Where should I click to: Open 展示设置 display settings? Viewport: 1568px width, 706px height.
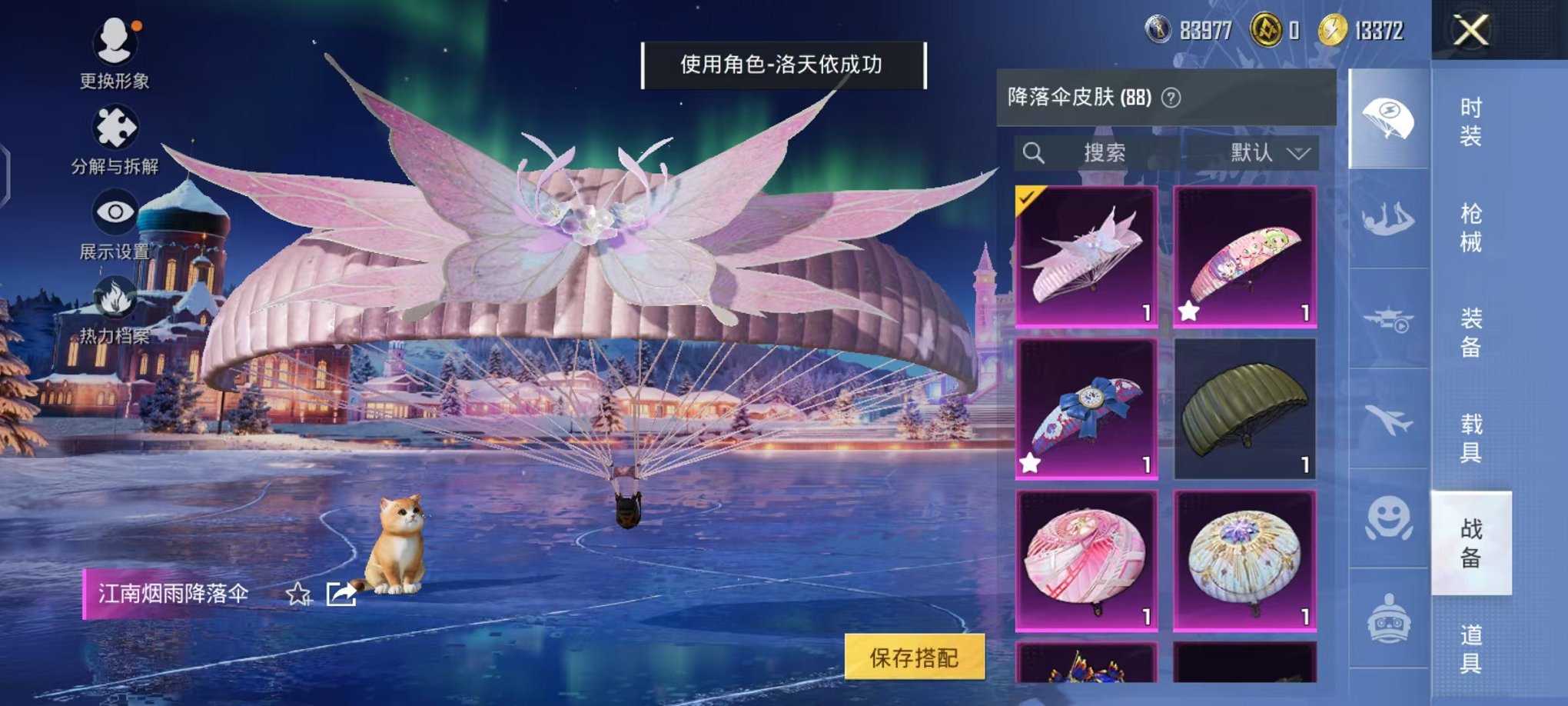coord(115,211)
